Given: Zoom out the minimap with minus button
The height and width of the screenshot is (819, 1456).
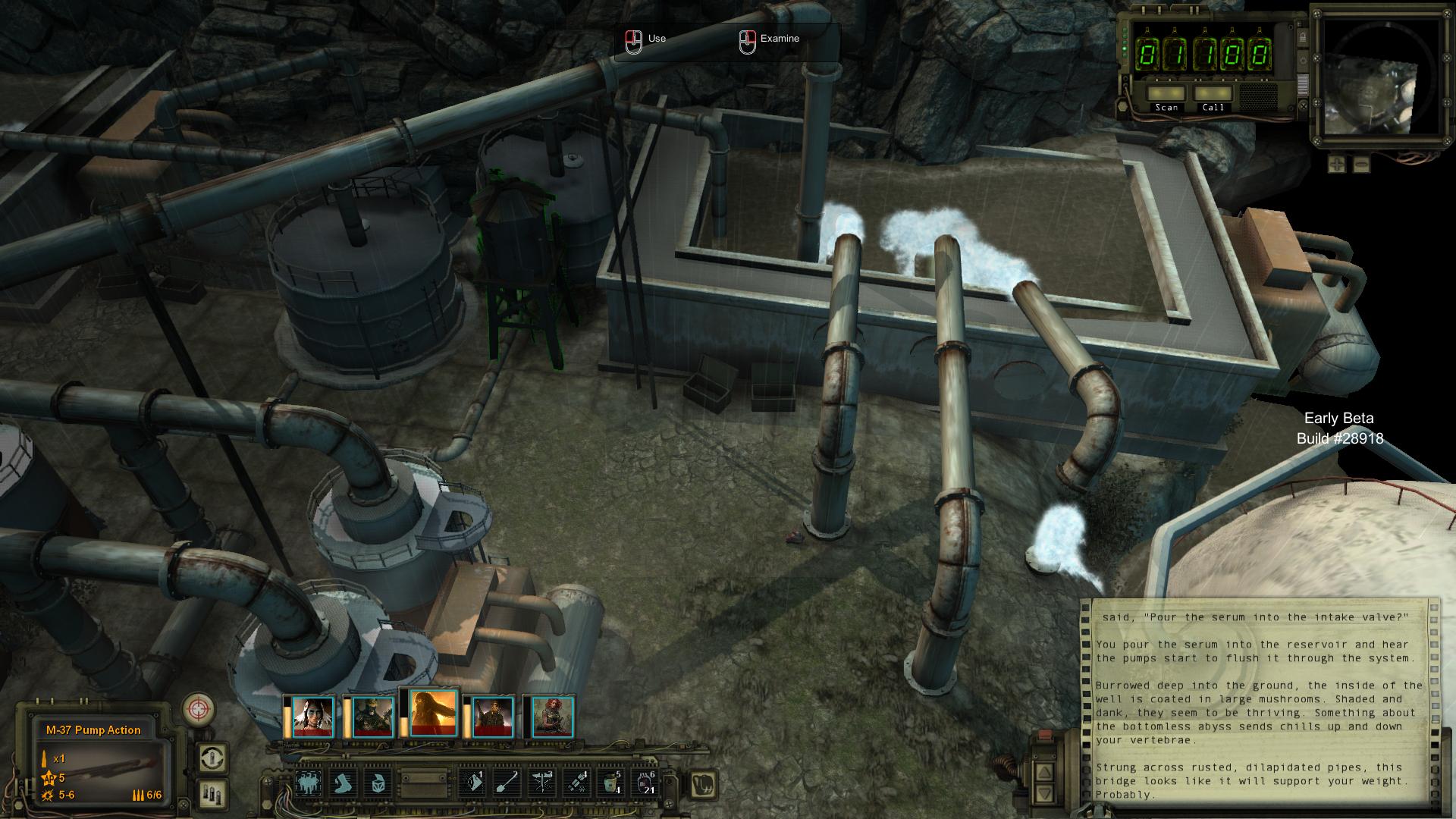Looking at the screenshot, I should click(x=1361, y=163).
